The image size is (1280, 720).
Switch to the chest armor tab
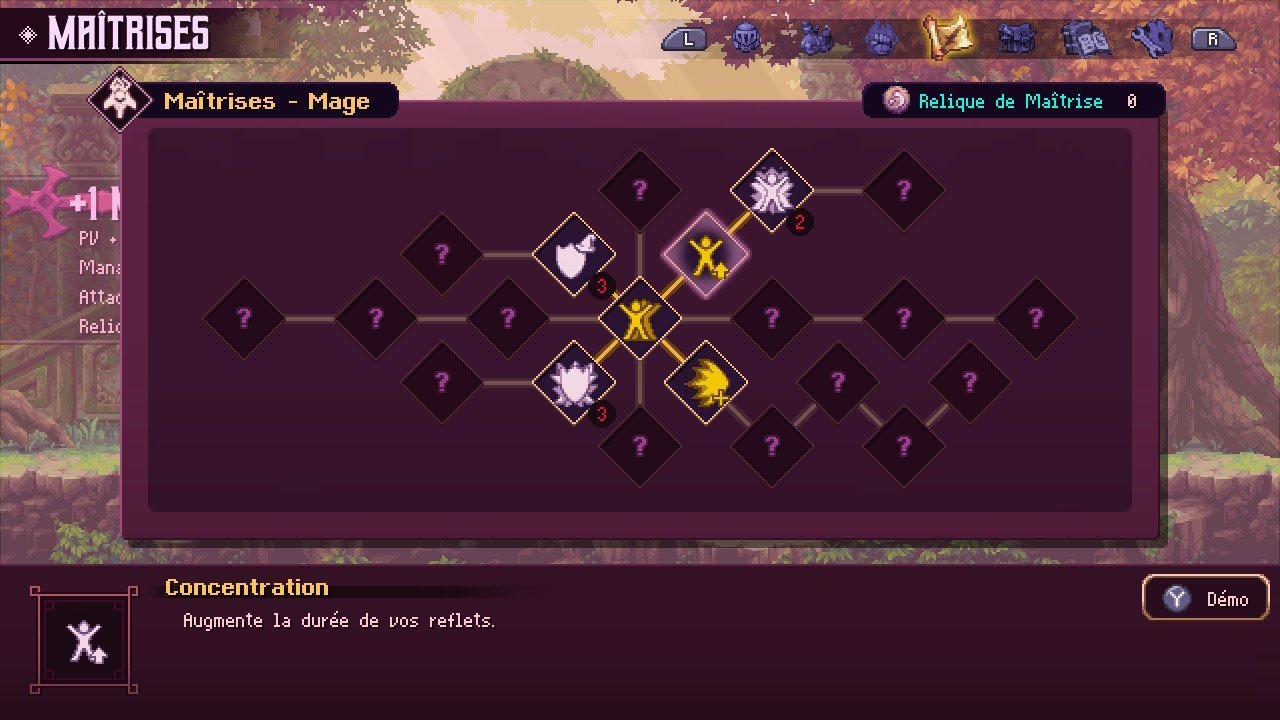(x=1016, y=39)
